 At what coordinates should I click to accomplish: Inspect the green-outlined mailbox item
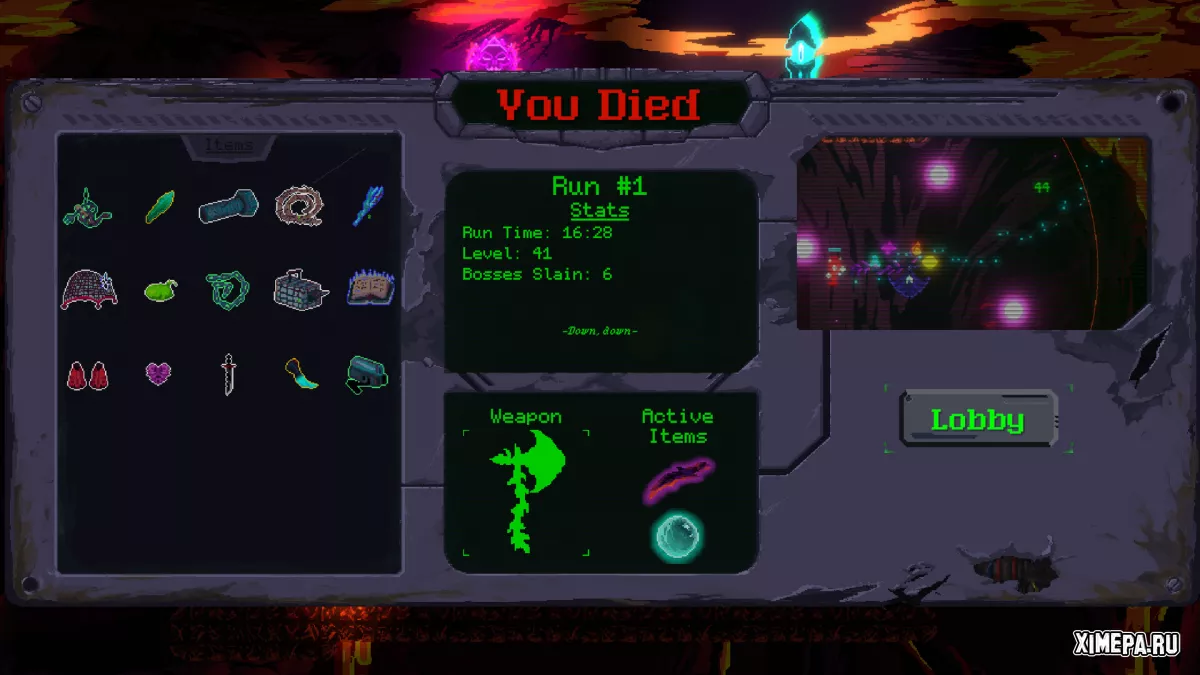point(367,374)
